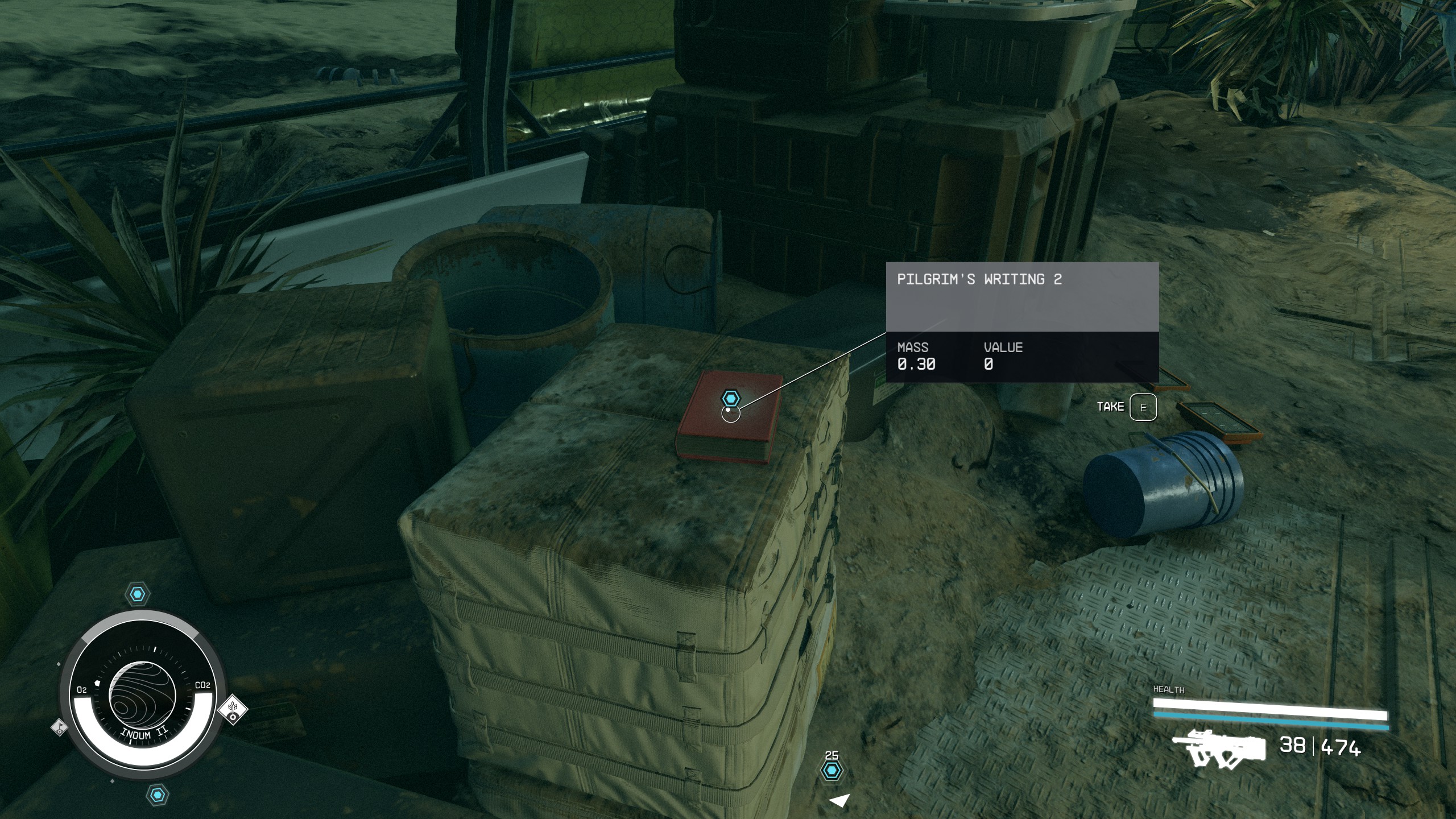Select the Pilgrim's Writing 2 item card
Screen dimensions: 1456x819
coord(1022,322)
